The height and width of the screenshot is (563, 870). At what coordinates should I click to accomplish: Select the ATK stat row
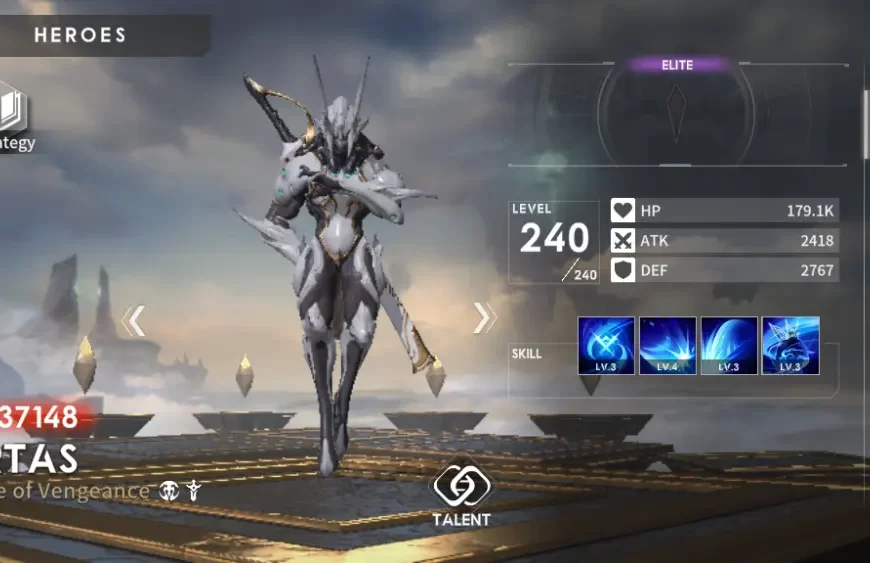click(x=724, y=240)
